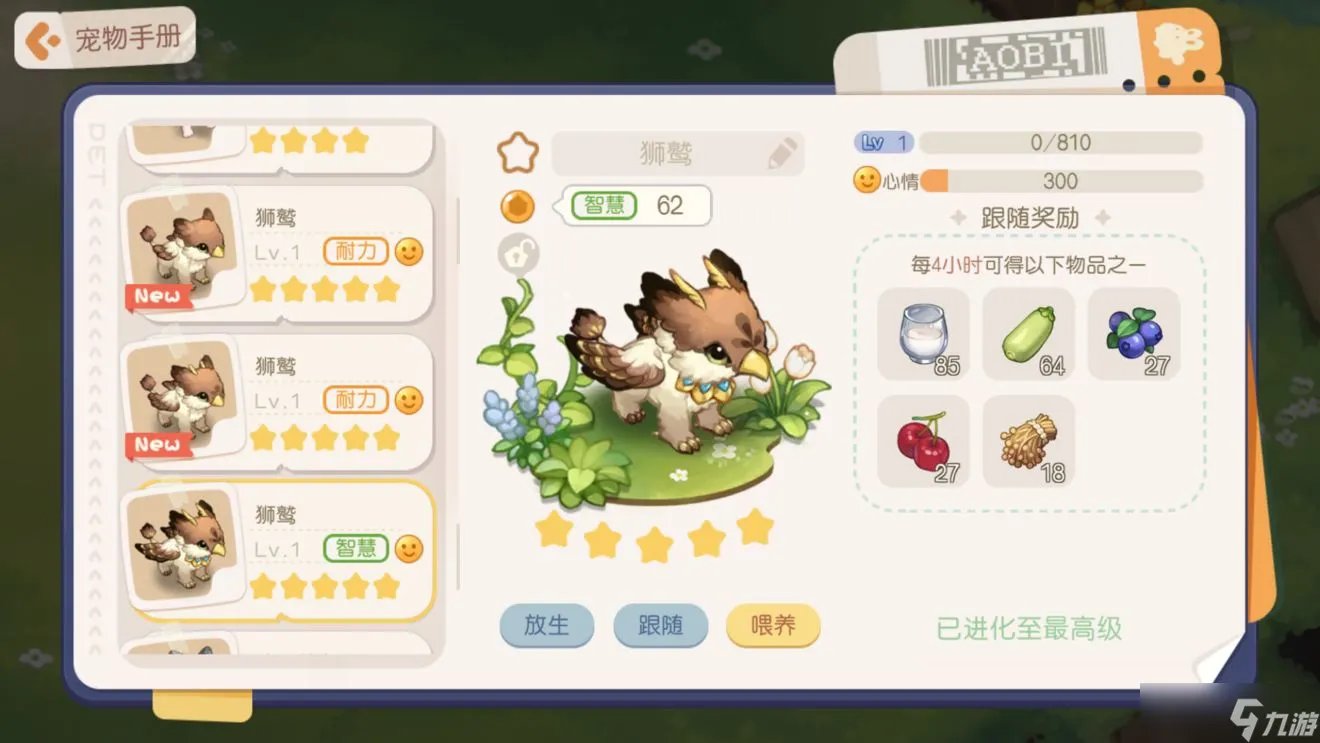Screen dimensions: 1320x743
Task: Click the hay bundle reward showing 18
Action: (x=1028, y=438)
